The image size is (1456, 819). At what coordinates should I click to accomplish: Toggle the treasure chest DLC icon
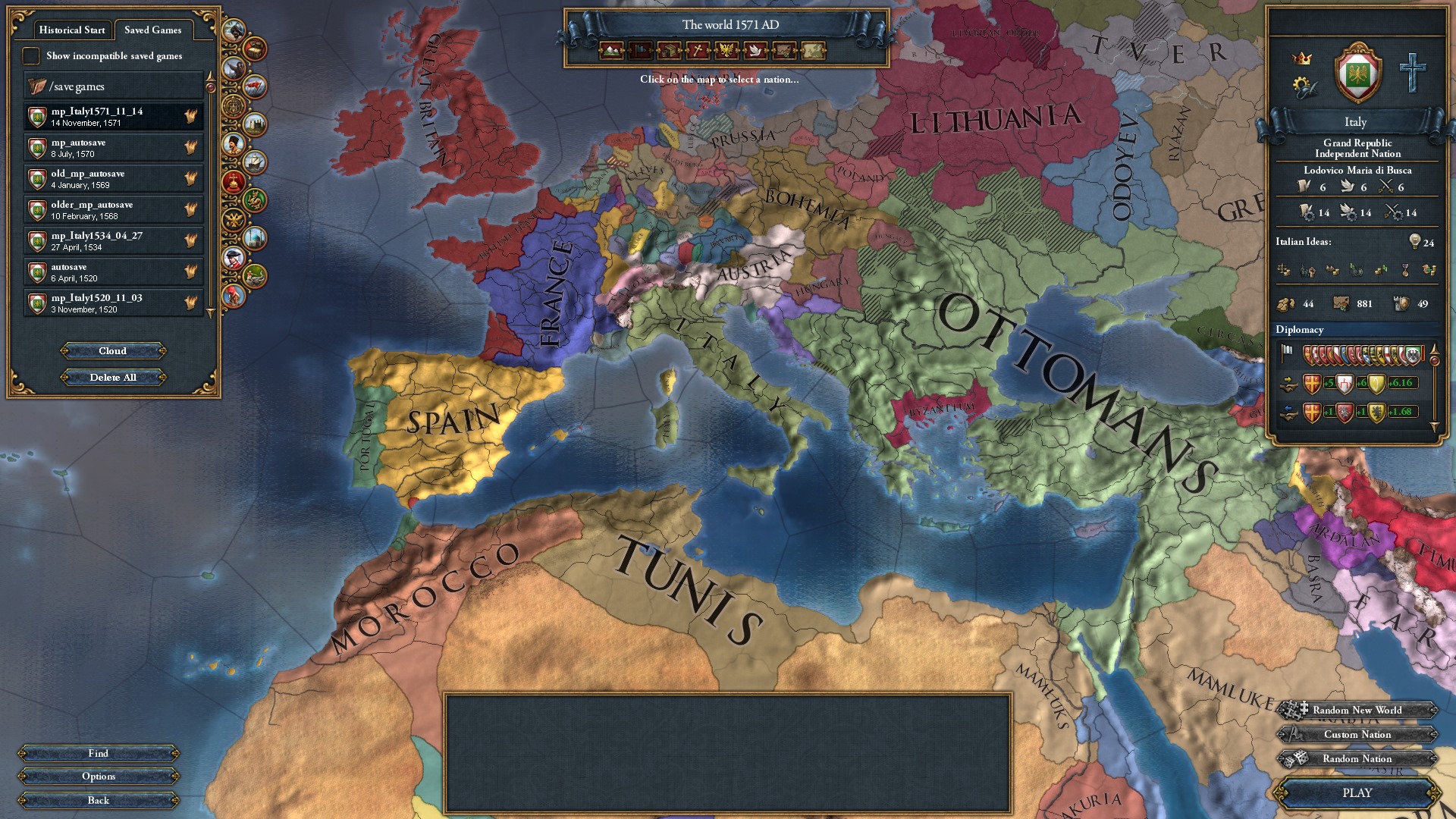255,49
